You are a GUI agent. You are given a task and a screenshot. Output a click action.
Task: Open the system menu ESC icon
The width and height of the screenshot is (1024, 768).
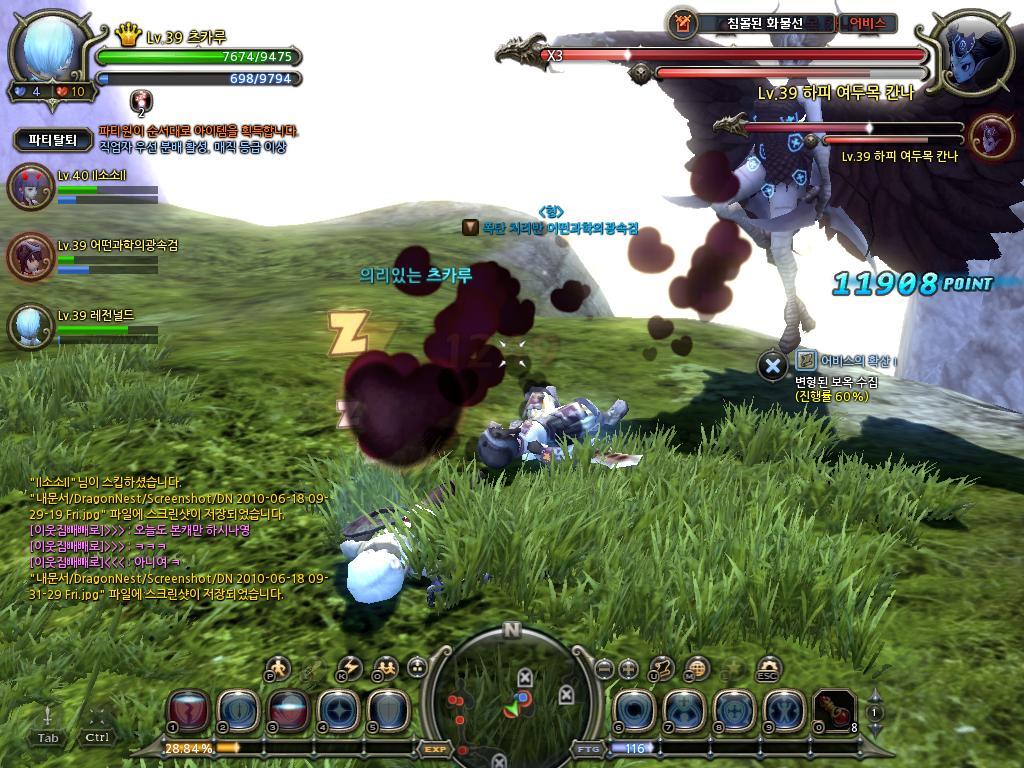[768, 667]
